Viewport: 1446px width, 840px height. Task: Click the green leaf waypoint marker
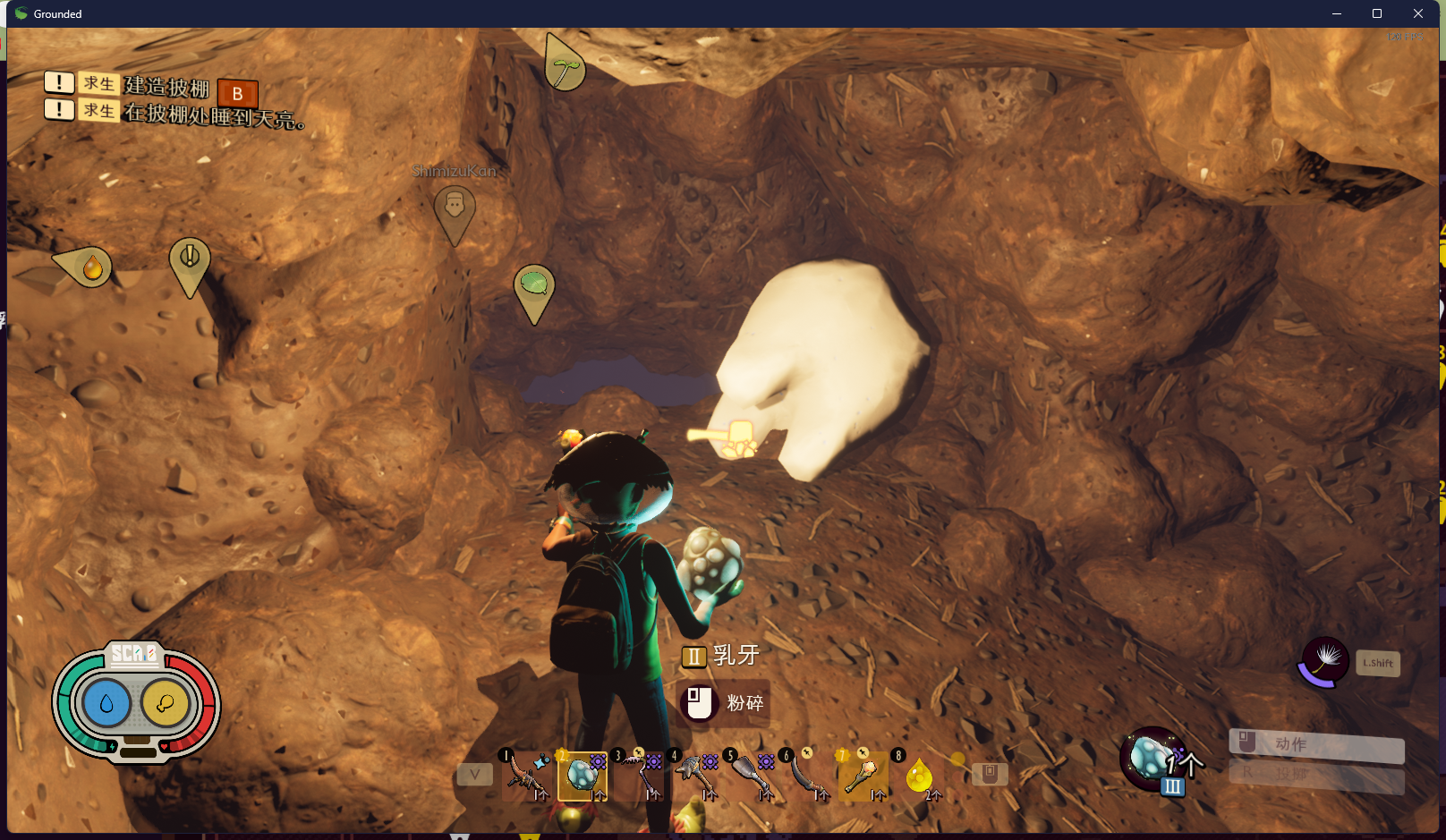534,288
